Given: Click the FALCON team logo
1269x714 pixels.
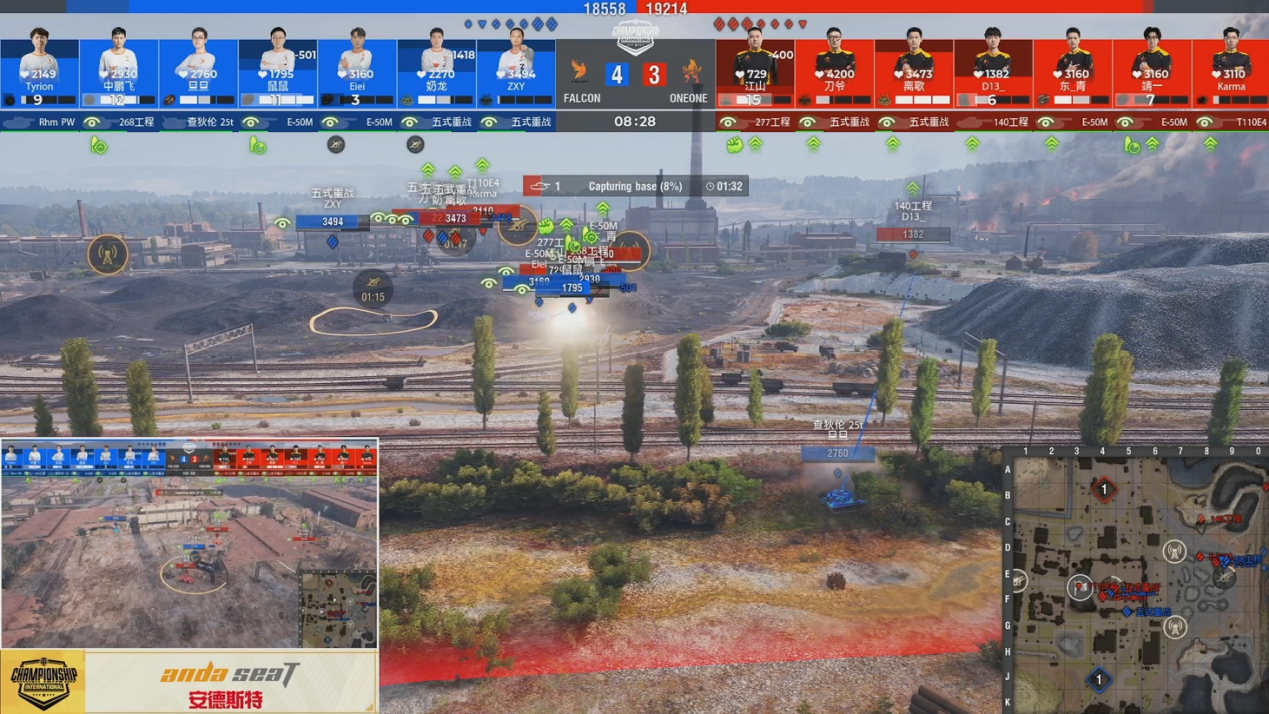Looking at the screenshot, I should tap(579, 71).
